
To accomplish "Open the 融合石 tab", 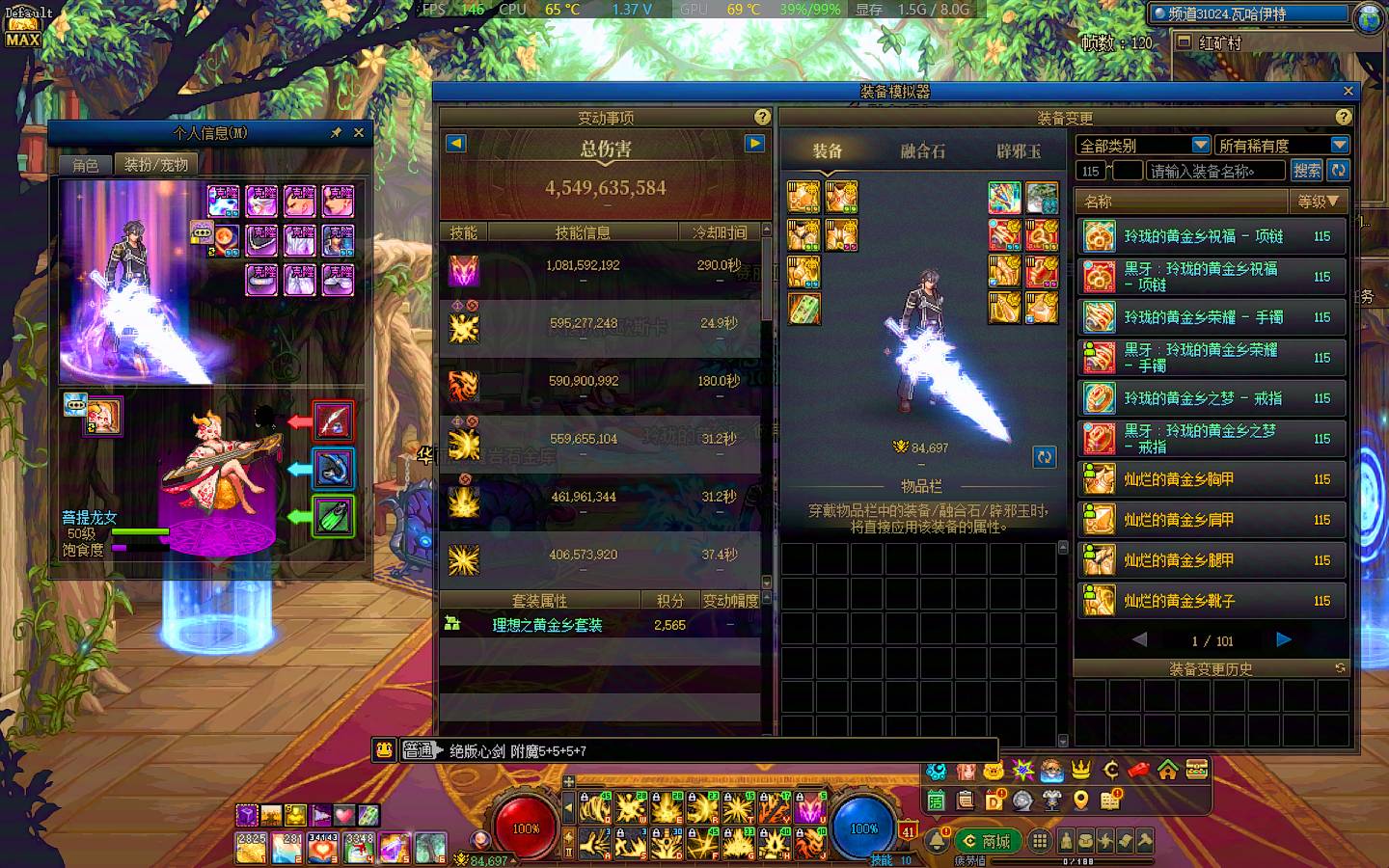I will pos(922,151).
